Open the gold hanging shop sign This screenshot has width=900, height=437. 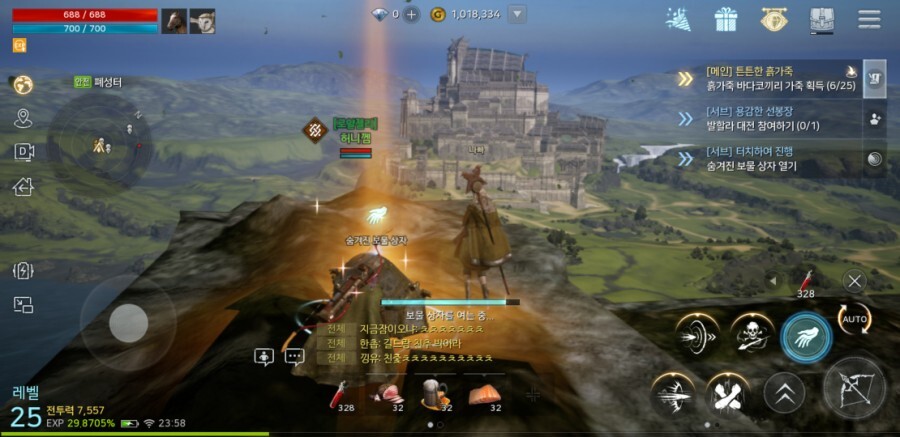point(772,19)
